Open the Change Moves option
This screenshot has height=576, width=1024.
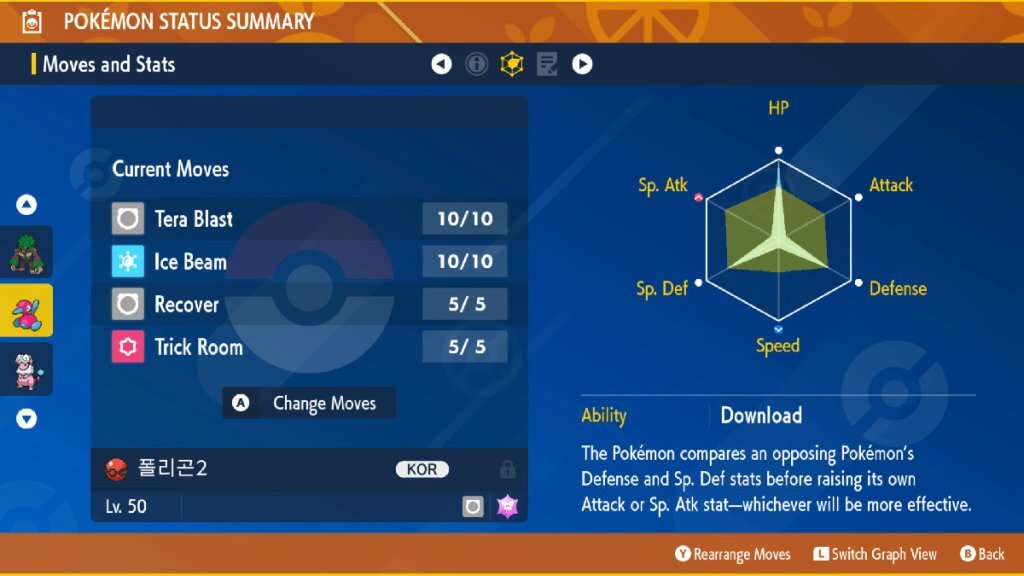tap(309, 404)
